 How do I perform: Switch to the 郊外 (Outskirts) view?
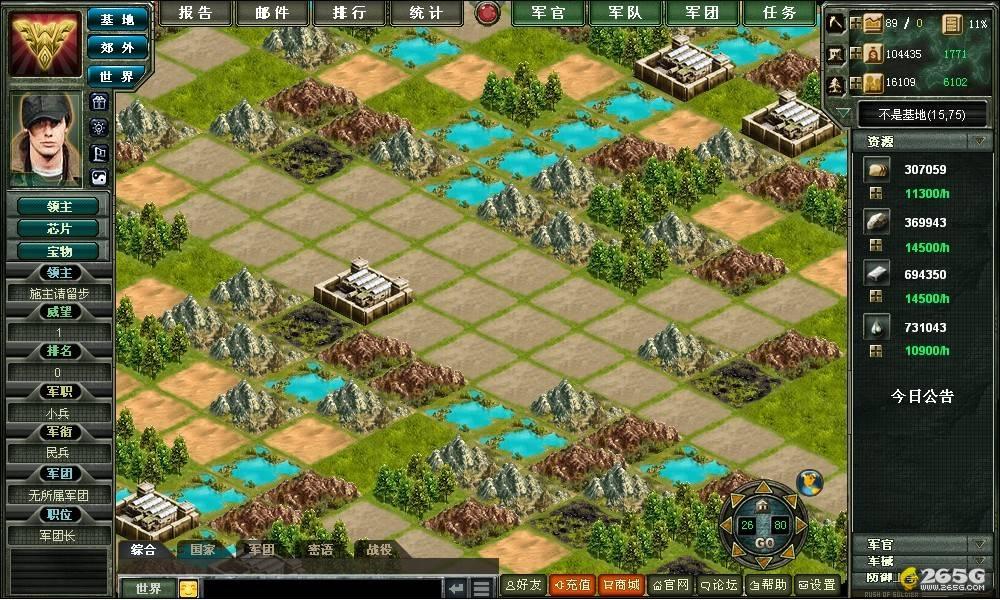point(117,47)
